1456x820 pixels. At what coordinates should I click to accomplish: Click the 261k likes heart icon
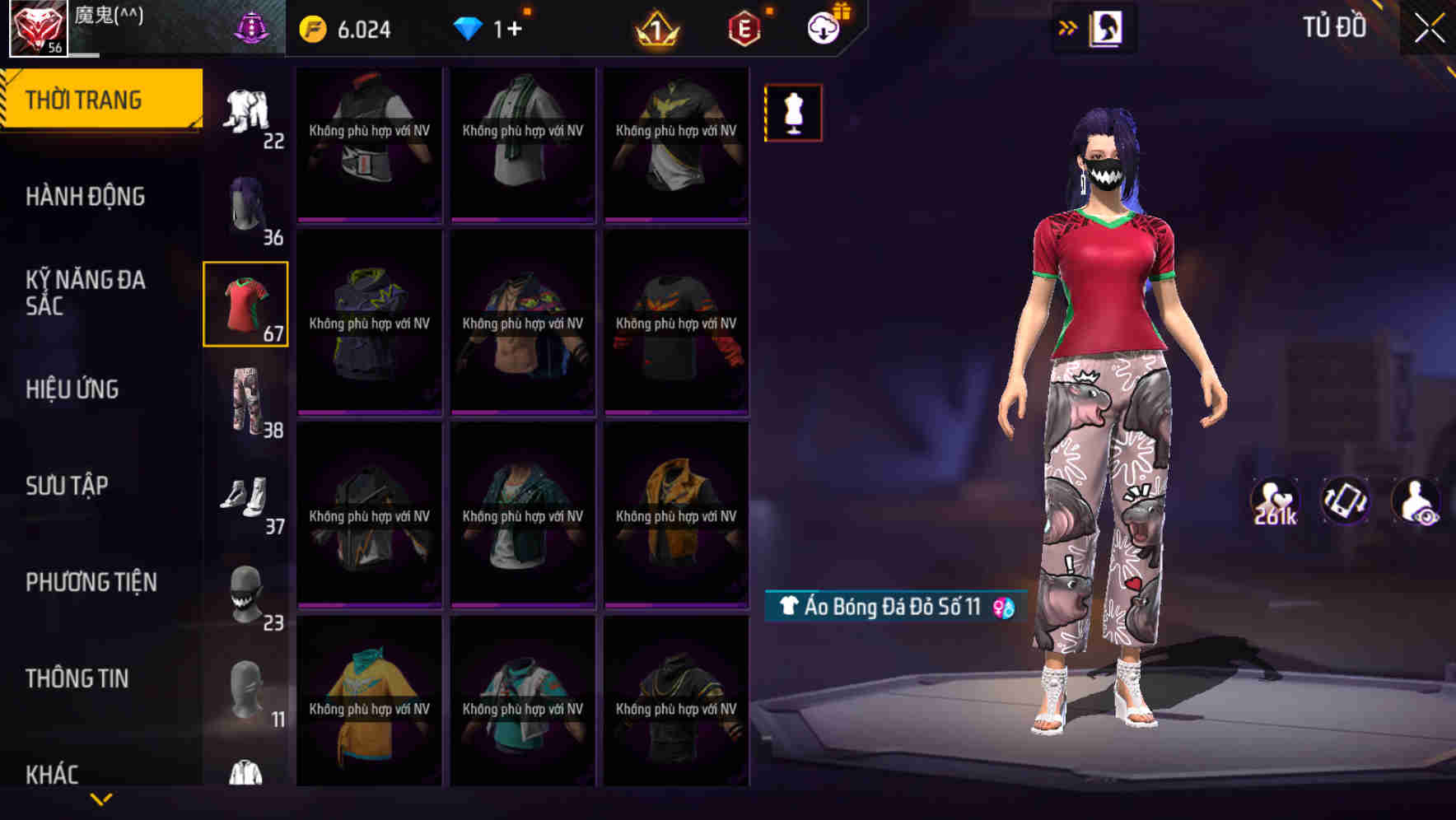click(x=1276, y=501)
